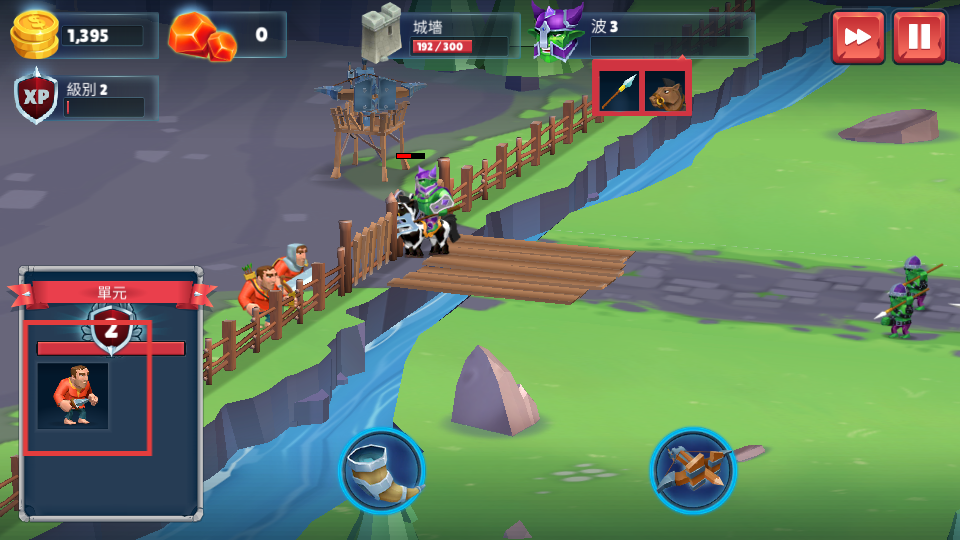Screen dimensions: 960x540
Task: Activate the crossbow volley ability
Action: [x=692, y=470]
